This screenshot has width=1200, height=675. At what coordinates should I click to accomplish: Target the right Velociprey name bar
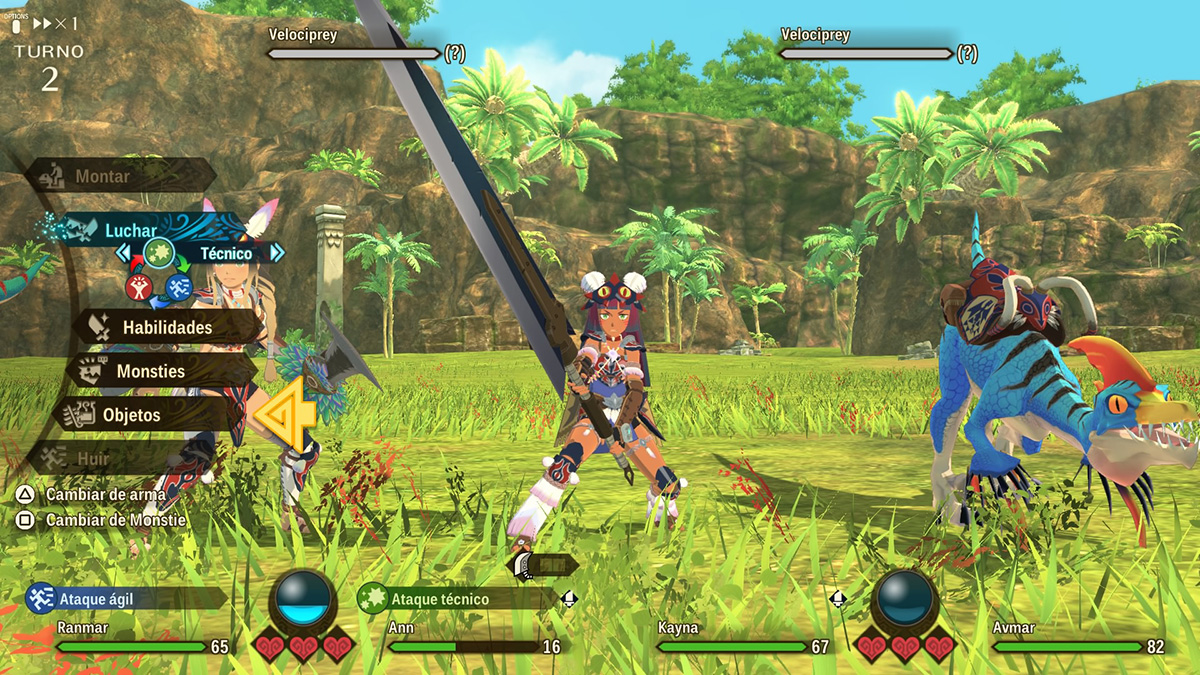(x=866, y=52)
